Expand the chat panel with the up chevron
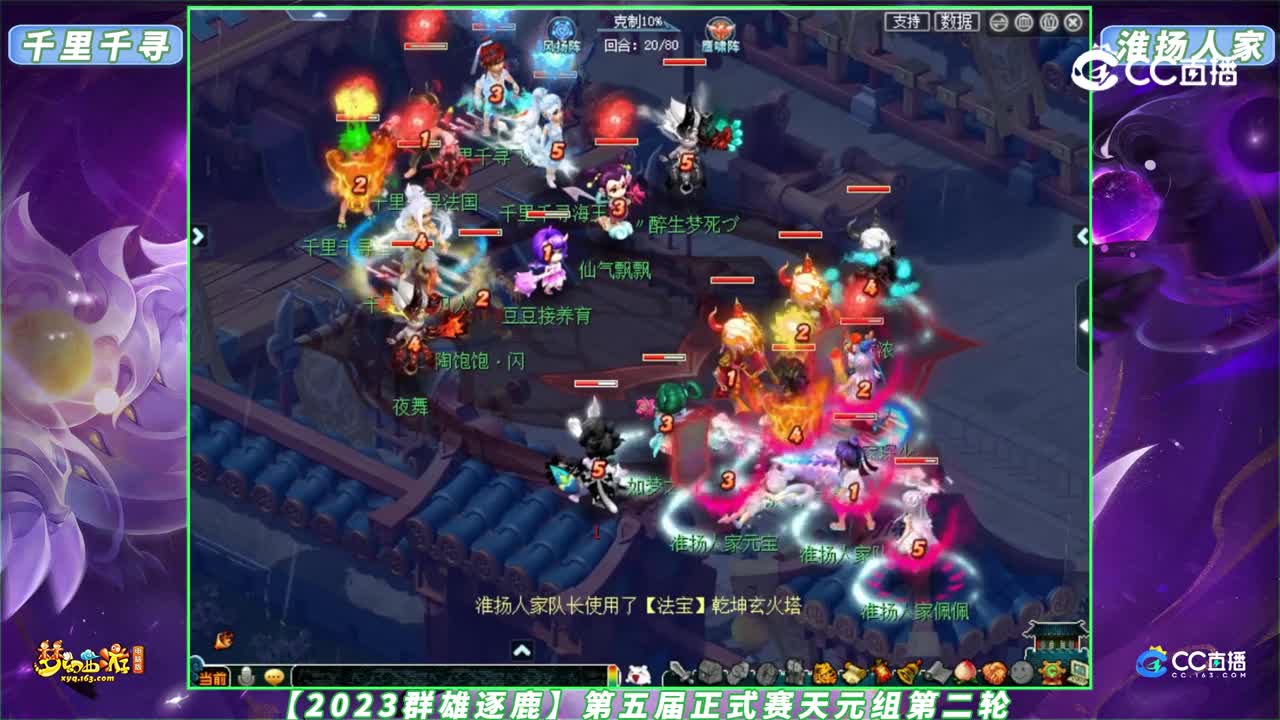1280x720 pixels. coord(521,650)
